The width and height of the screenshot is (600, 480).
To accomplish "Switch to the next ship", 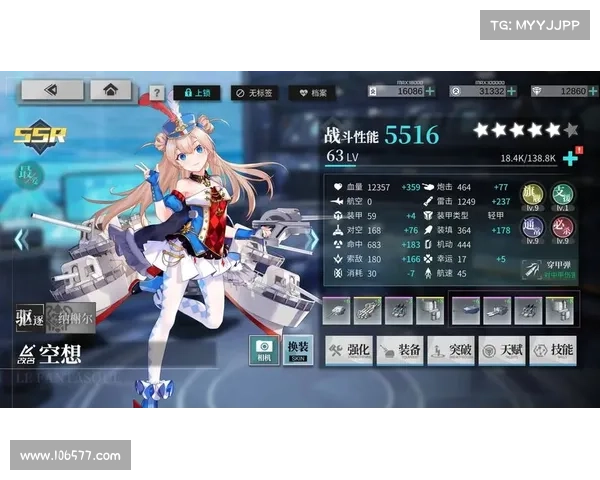I will pyautogui.click(x=312, y=240).
